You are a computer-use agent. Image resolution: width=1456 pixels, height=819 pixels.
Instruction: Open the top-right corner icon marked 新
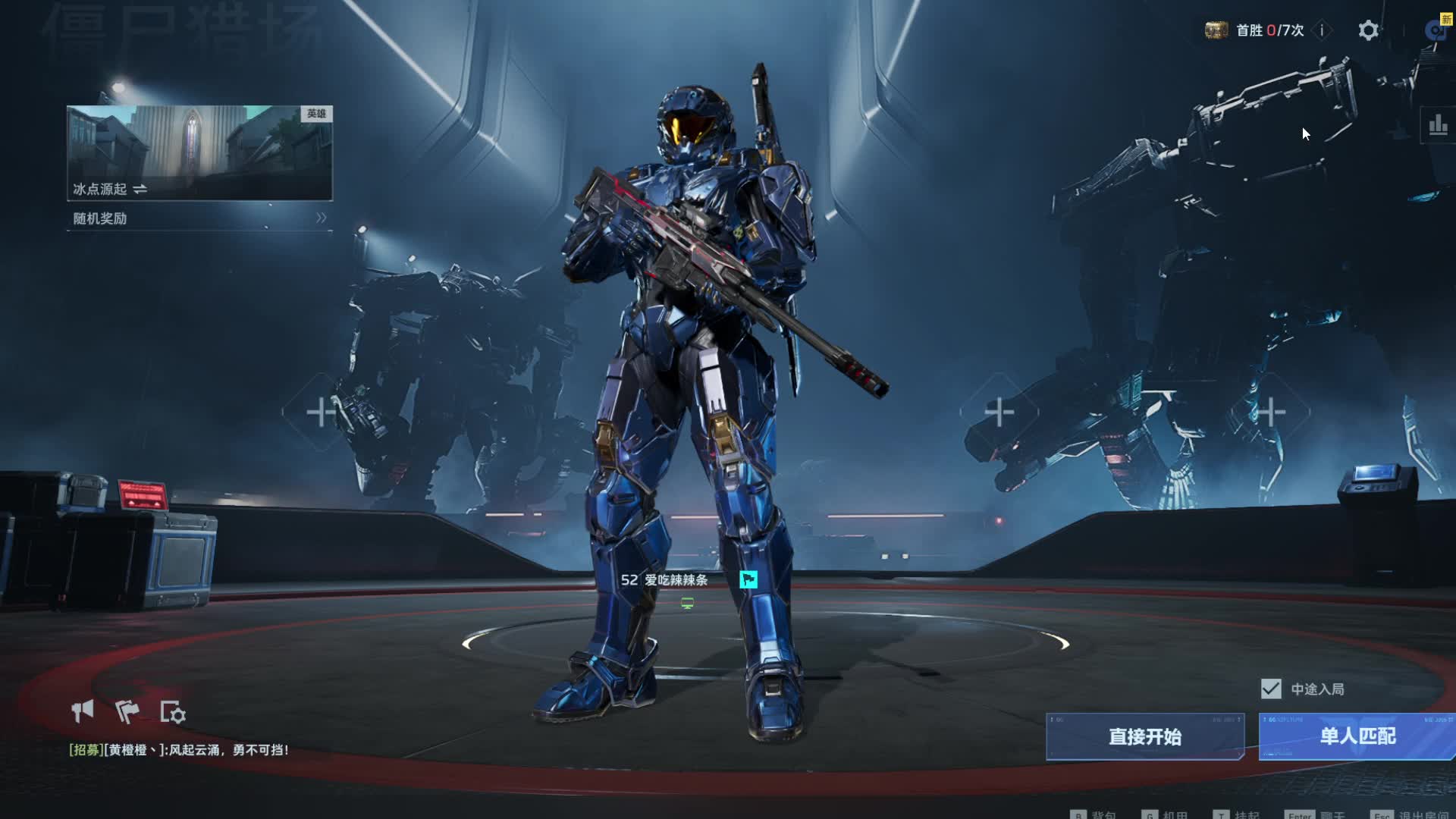(1437, 29)
